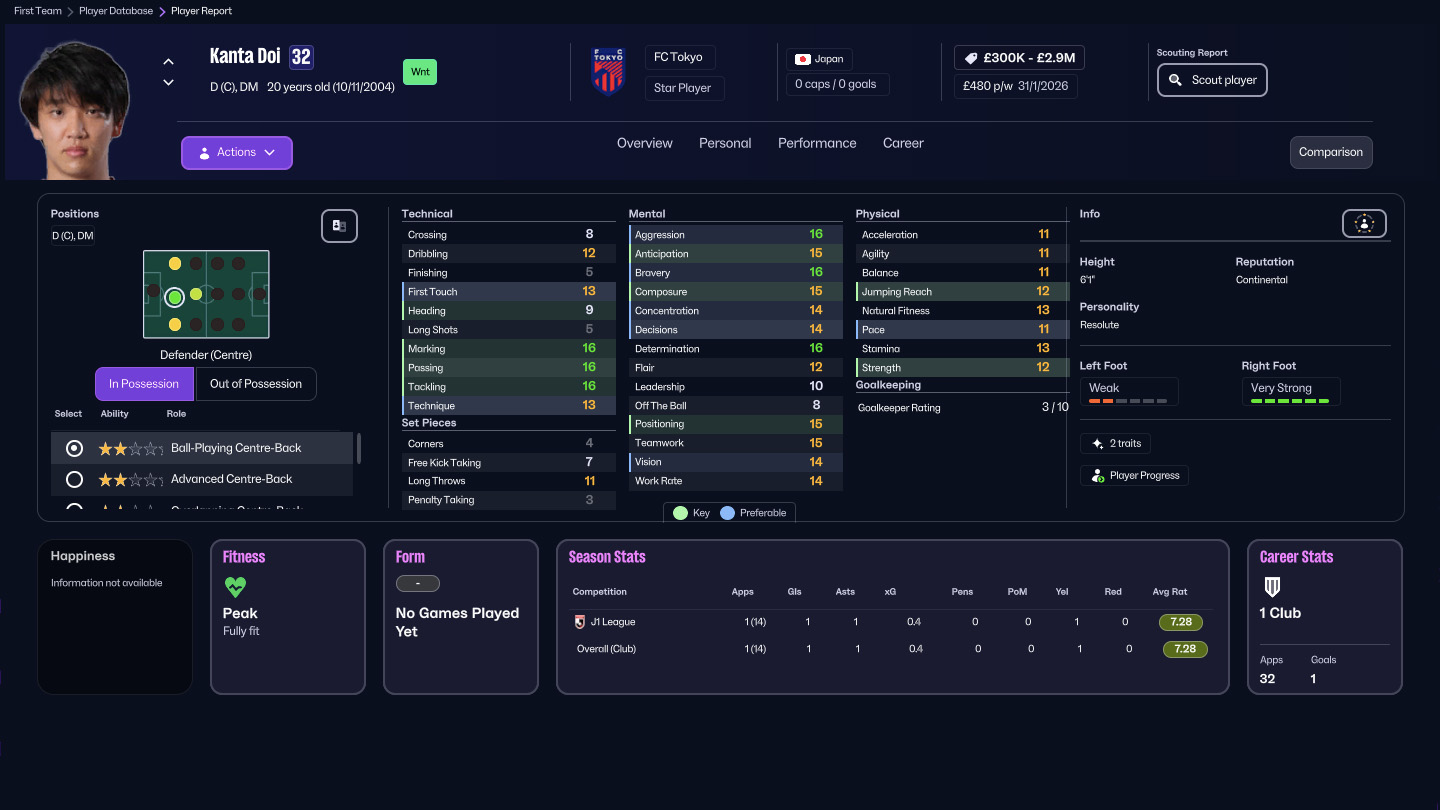Click the green fitness heart icon under Fitness

(x=235, y=587)
